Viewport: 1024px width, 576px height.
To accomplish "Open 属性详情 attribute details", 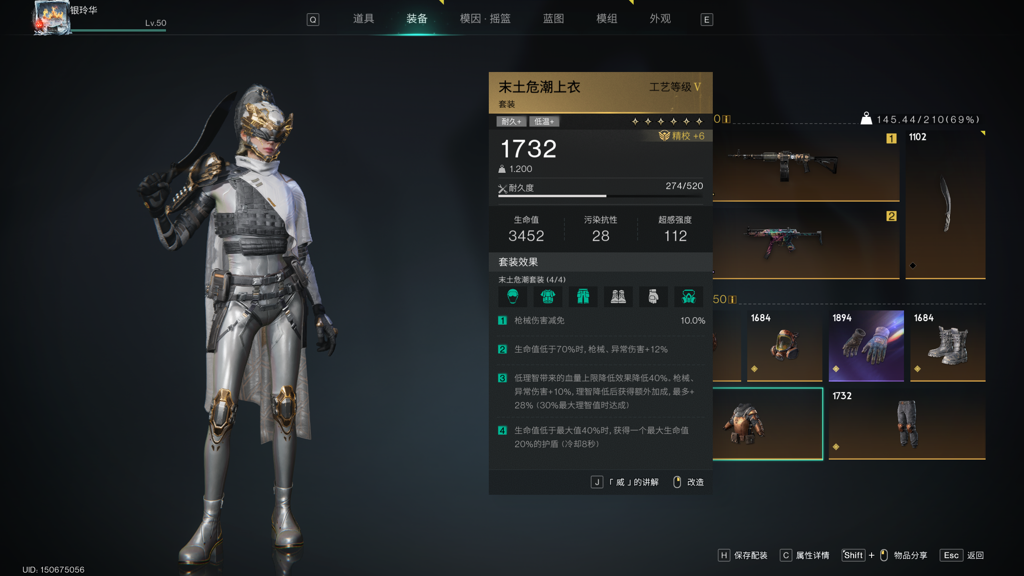I will click(x=804, y=555).
